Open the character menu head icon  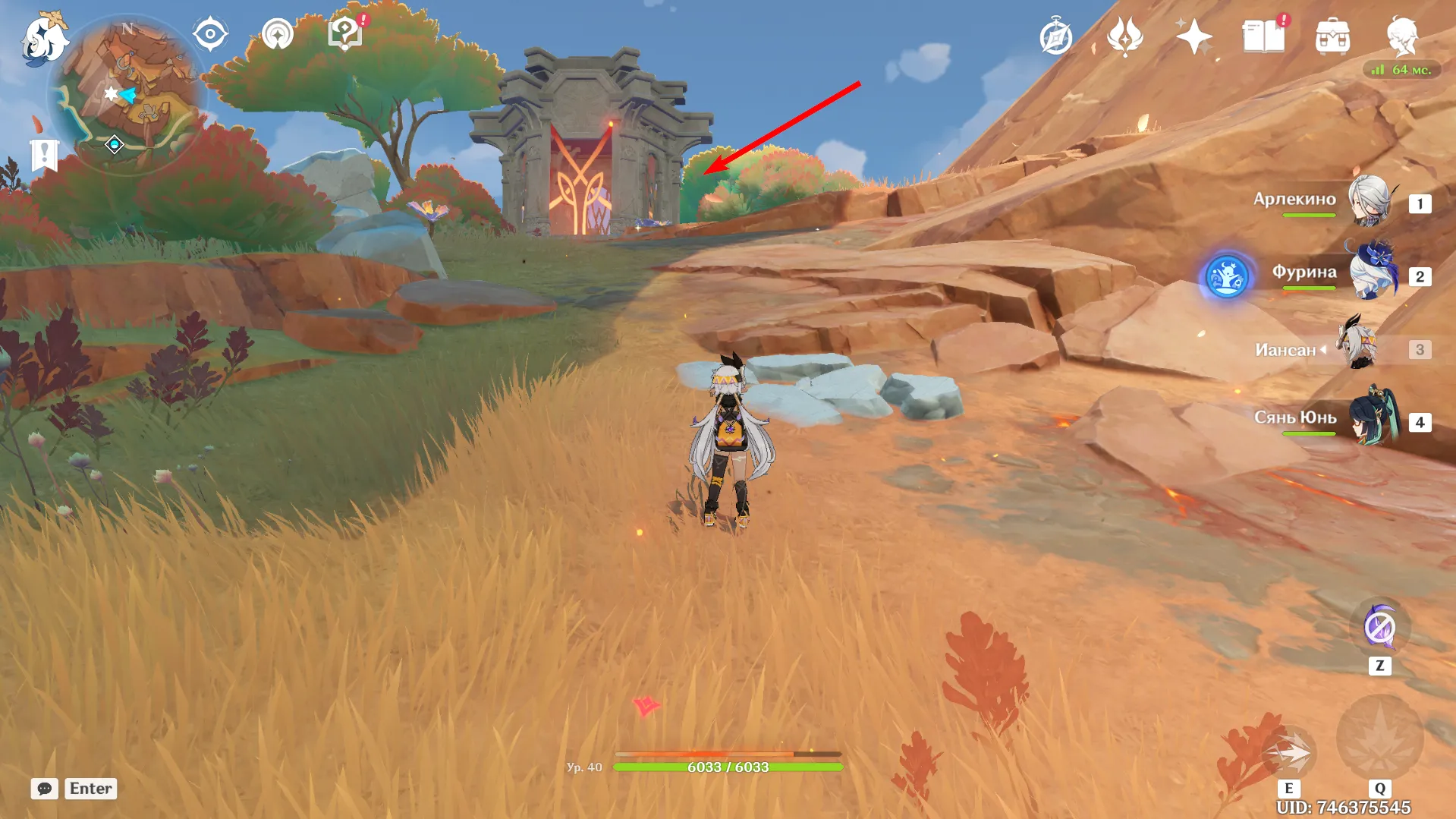[x=1402, y=36]
